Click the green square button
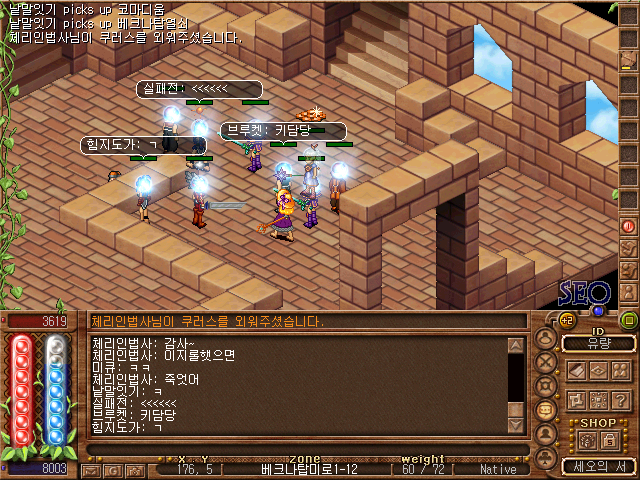This screenshot has width=640, height=480. click(x=629, y=320)
